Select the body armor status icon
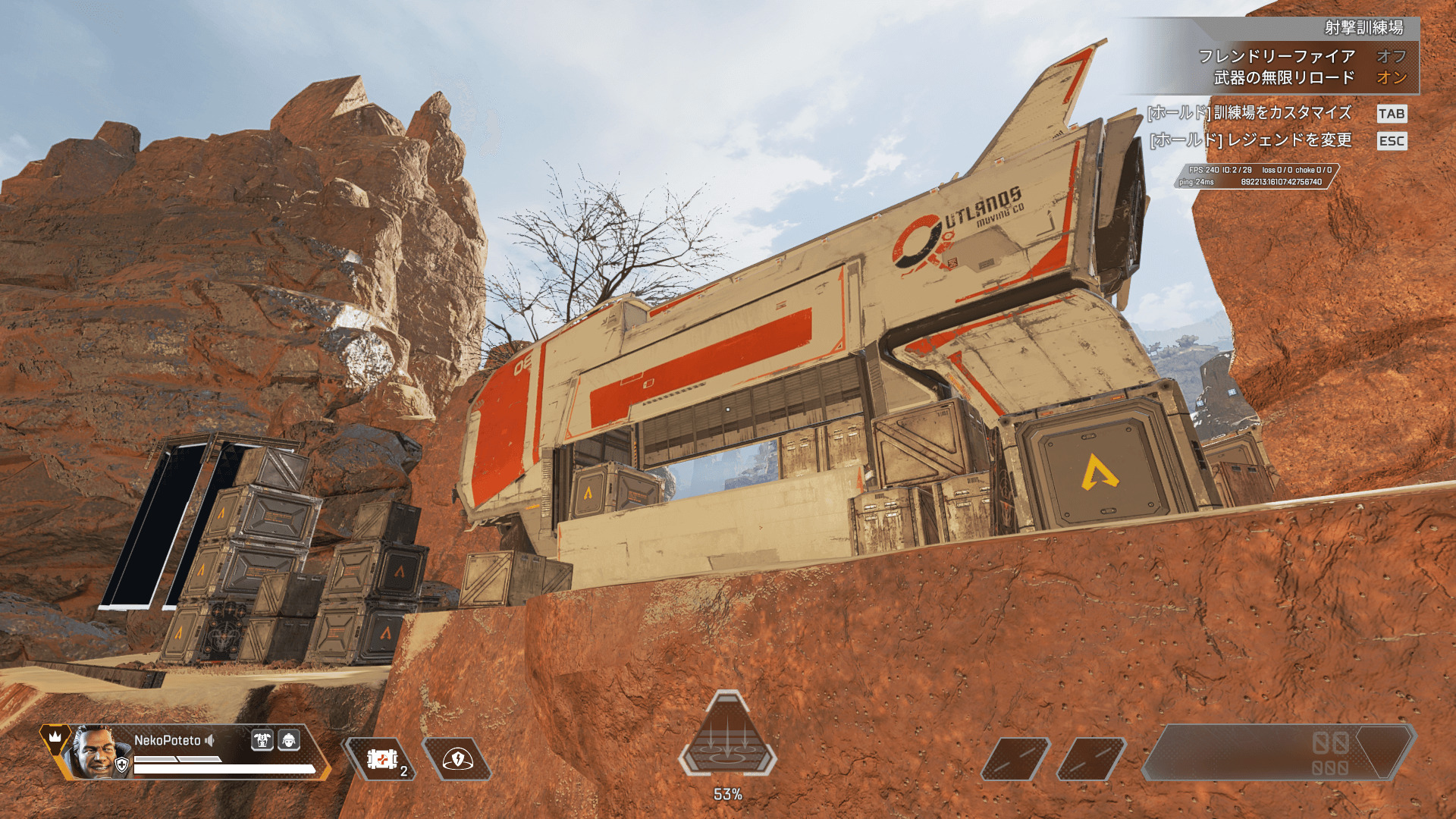 pyautogui.click(x=262, y=740)
